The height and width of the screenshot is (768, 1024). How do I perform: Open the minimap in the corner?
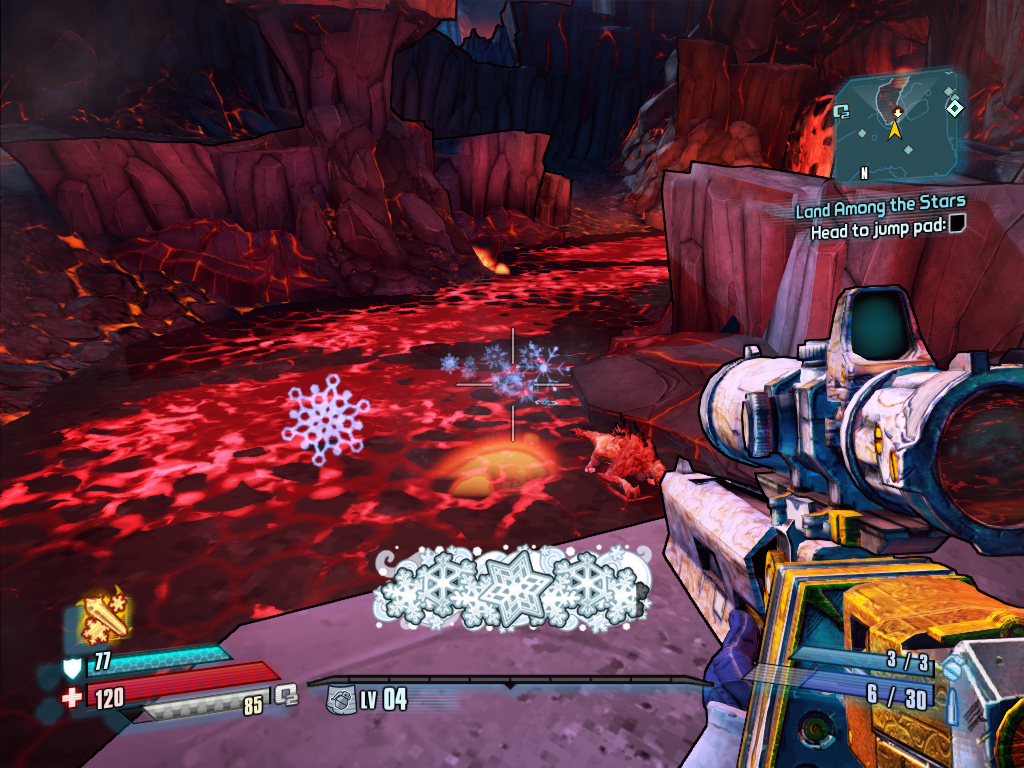pos(898,124)
